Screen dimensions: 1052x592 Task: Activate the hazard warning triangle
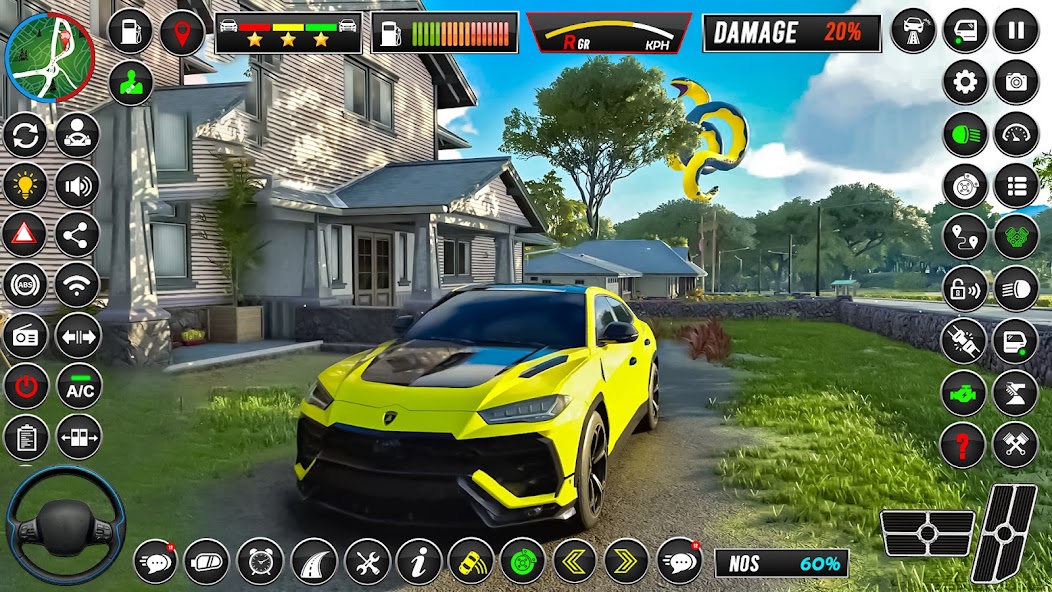pyautogui.click(x=25, y=236)
